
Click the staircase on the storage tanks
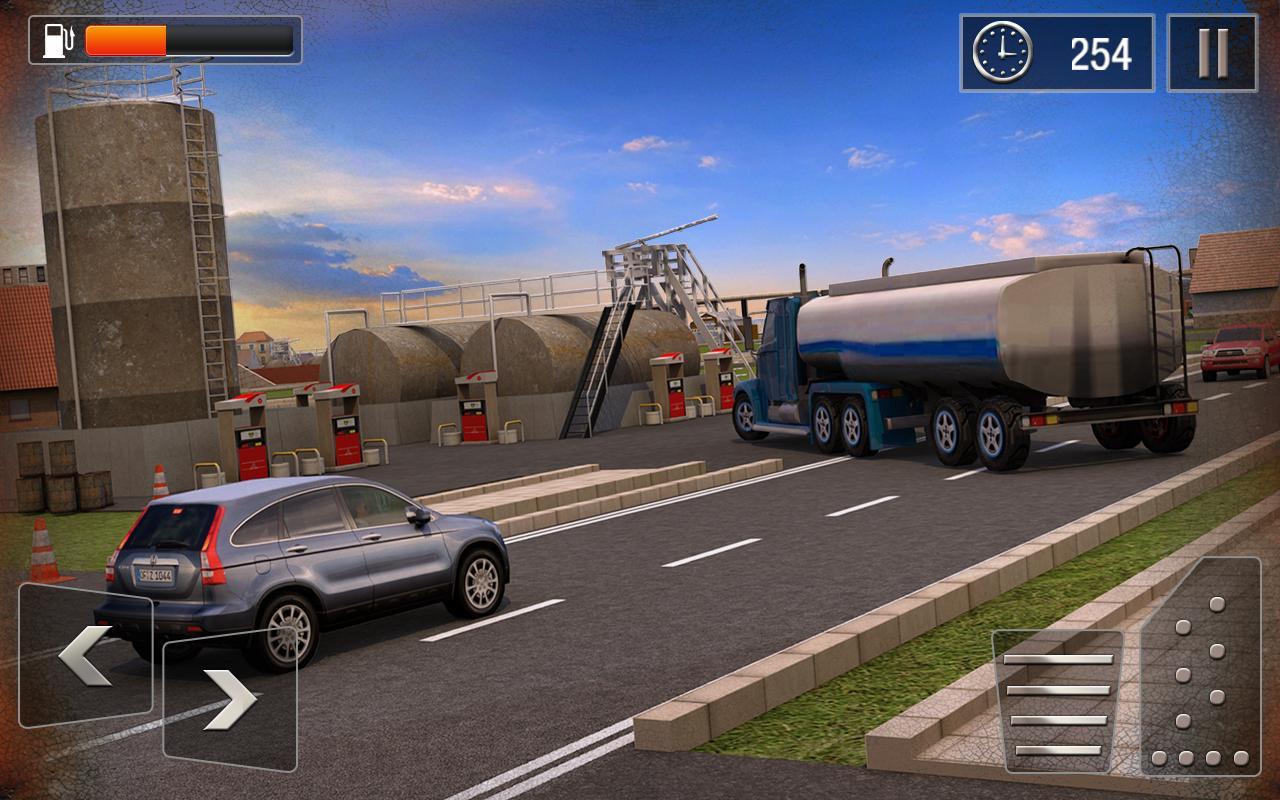coord(600,360)
